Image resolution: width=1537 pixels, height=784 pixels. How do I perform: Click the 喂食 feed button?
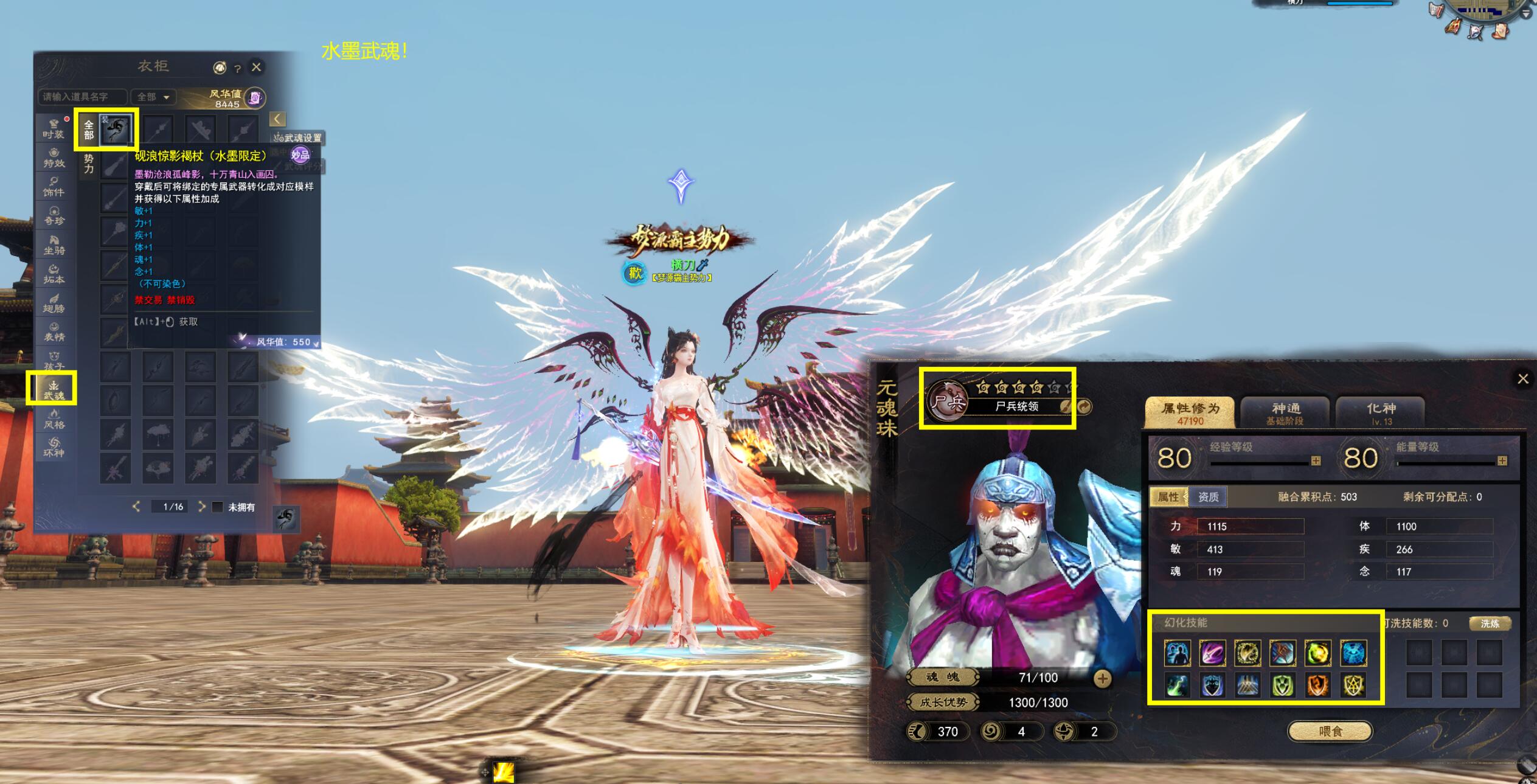(x=1330, y=731)
